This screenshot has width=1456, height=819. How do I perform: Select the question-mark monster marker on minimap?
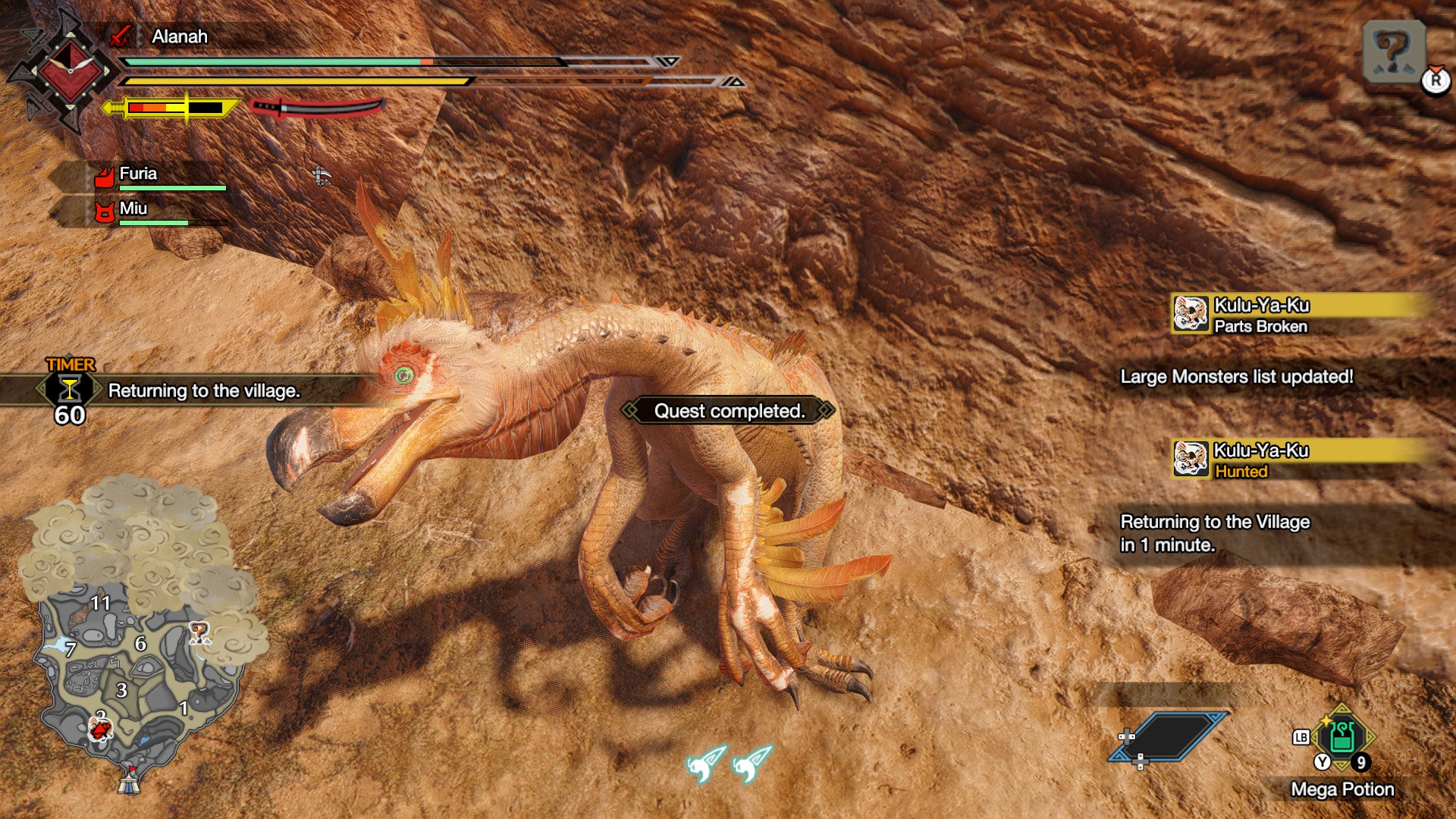pyautogui.click(x=199, y=632)
